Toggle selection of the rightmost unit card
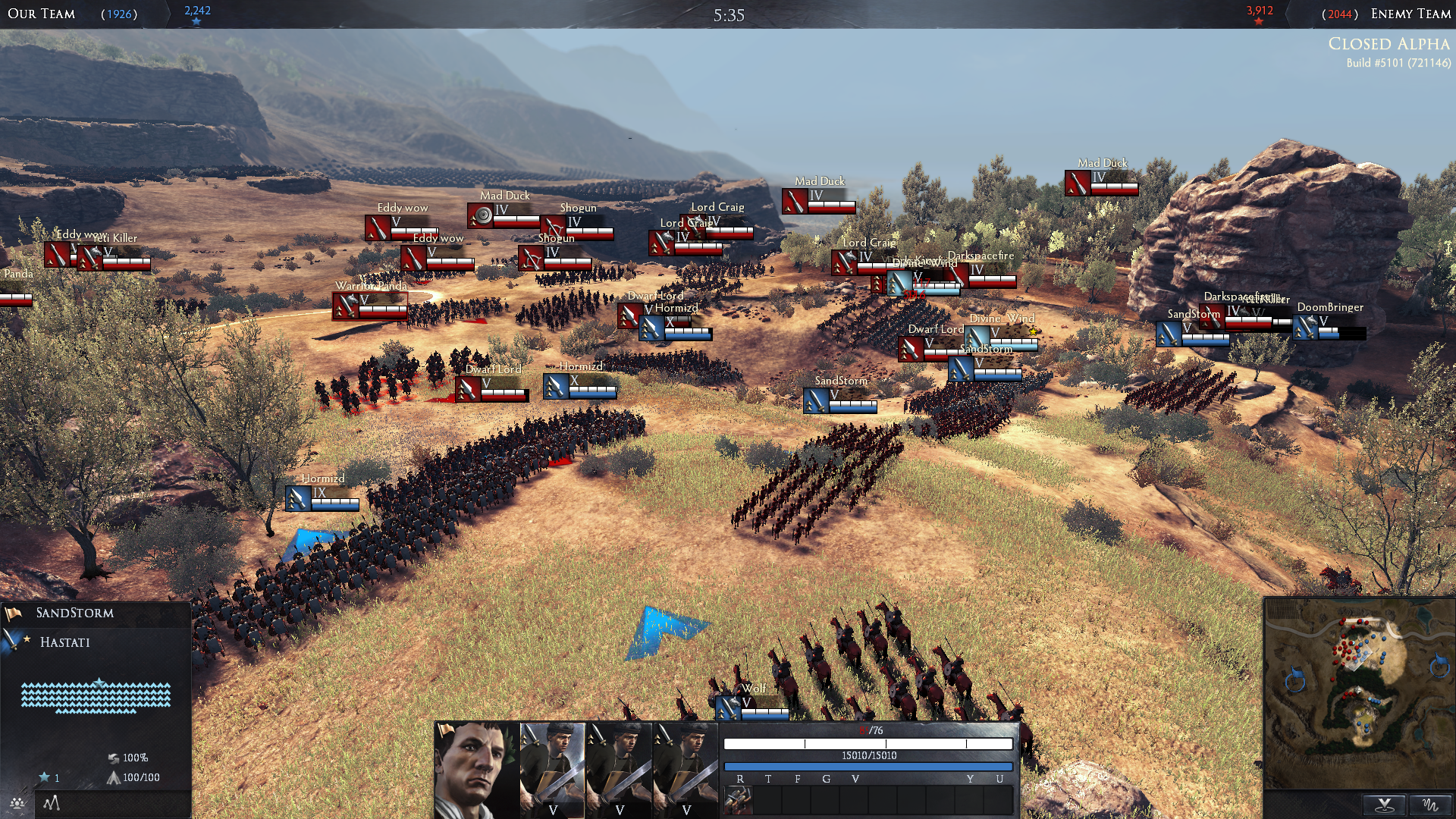 (686, 766)
